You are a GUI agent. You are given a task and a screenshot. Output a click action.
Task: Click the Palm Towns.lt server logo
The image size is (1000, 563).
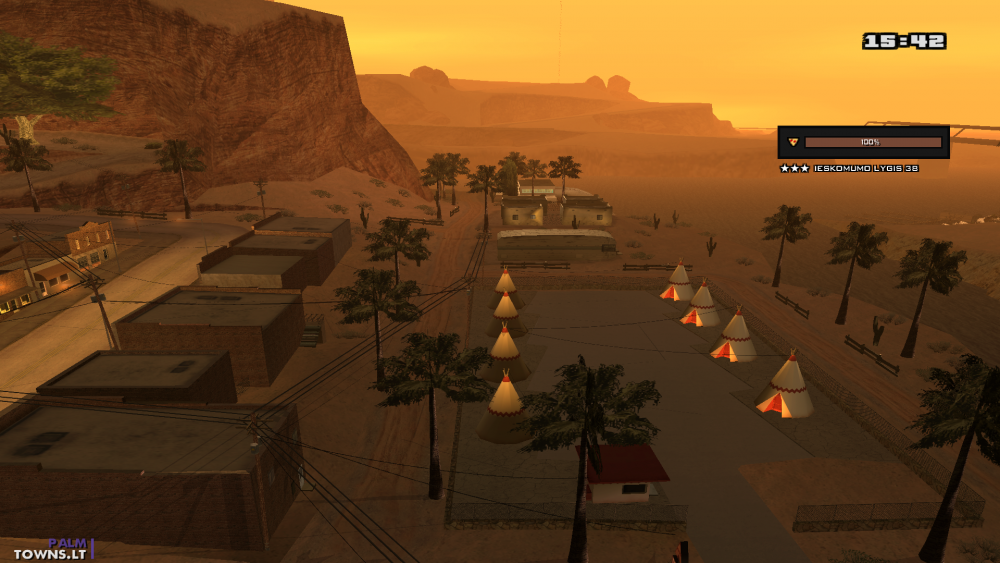coord(53,548)
